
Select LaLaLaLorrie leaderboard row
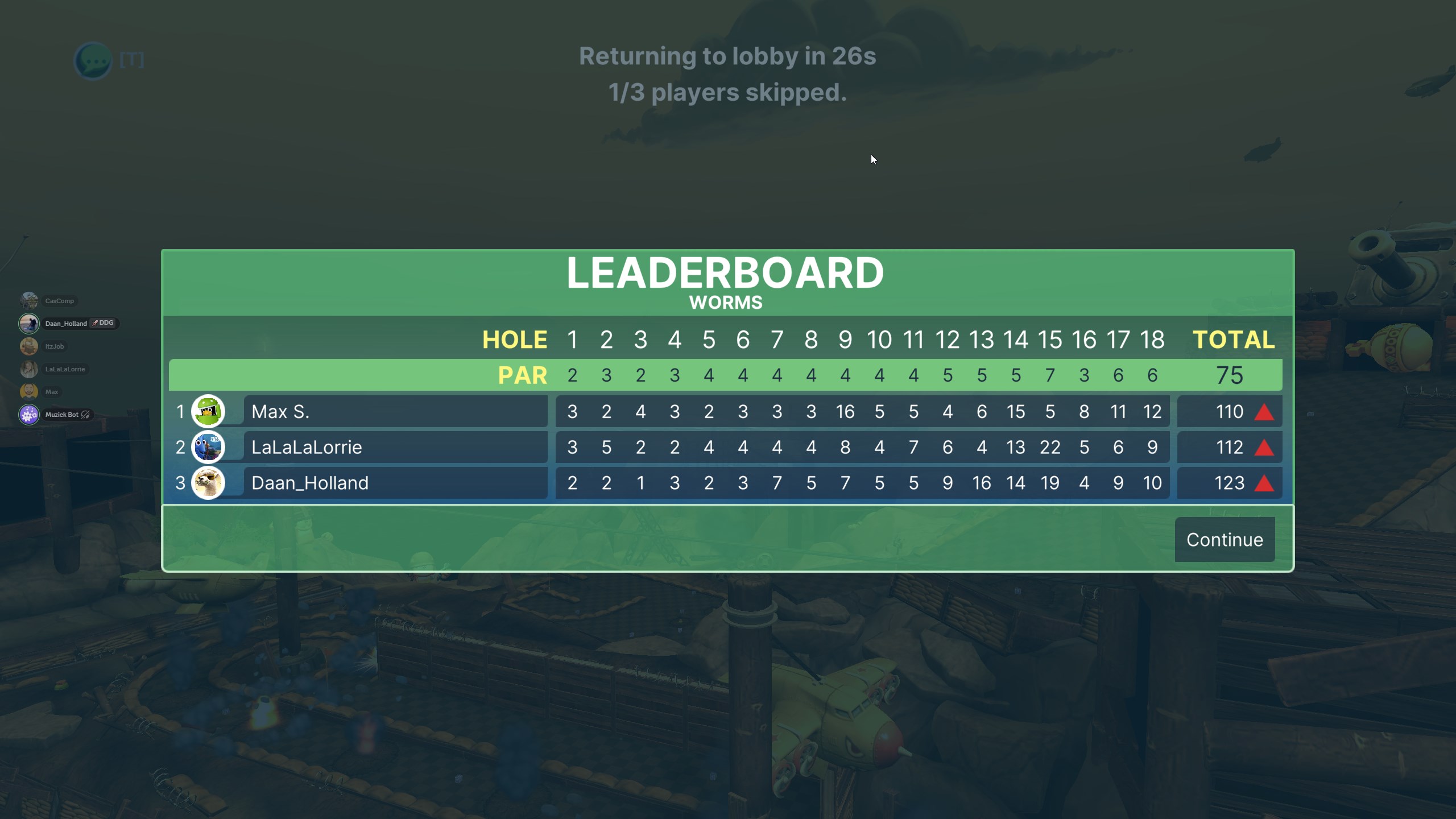point(395,447)
